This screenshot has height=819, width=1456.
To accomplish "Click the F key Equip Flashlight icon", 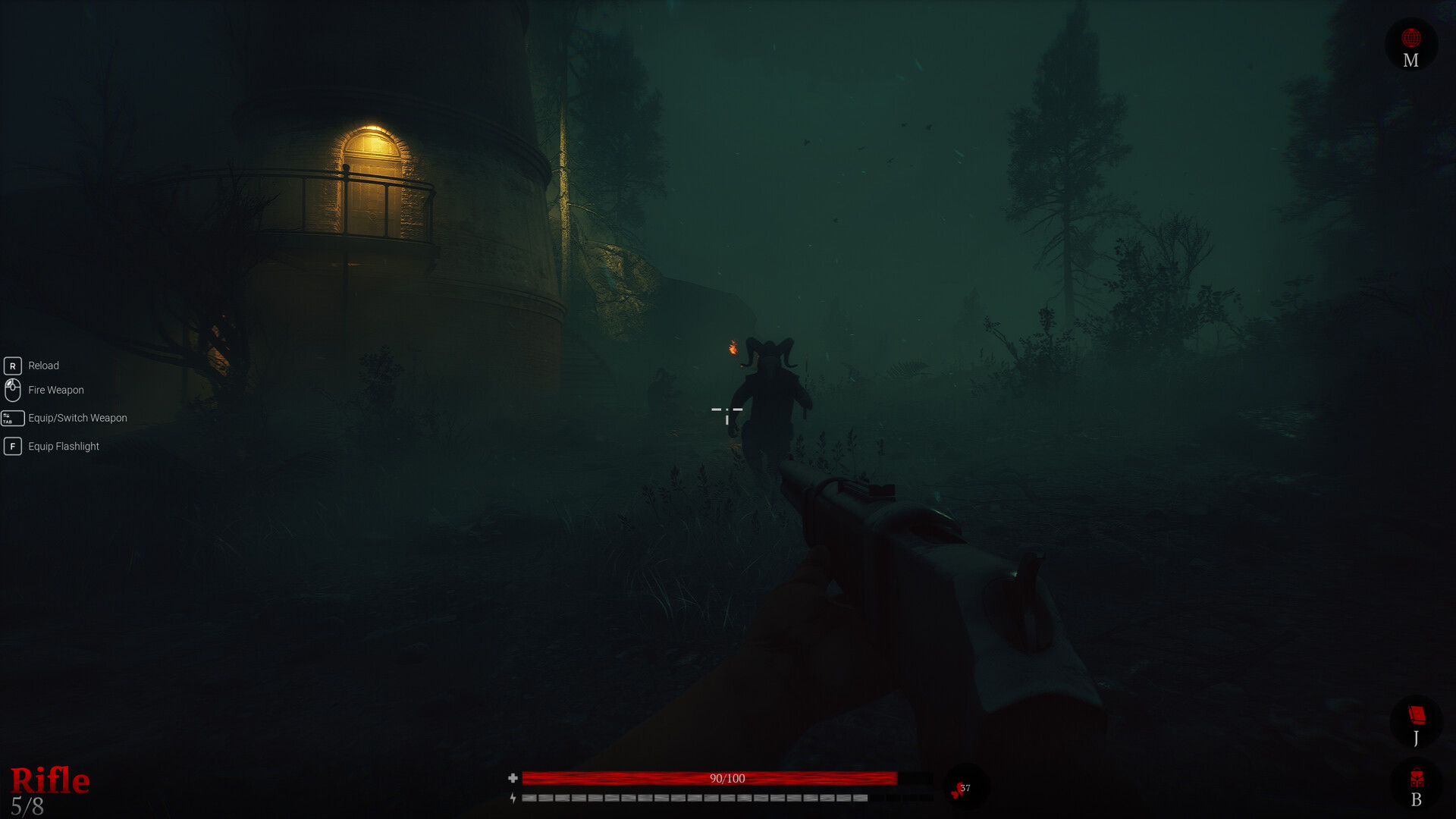I will [12, 446].
